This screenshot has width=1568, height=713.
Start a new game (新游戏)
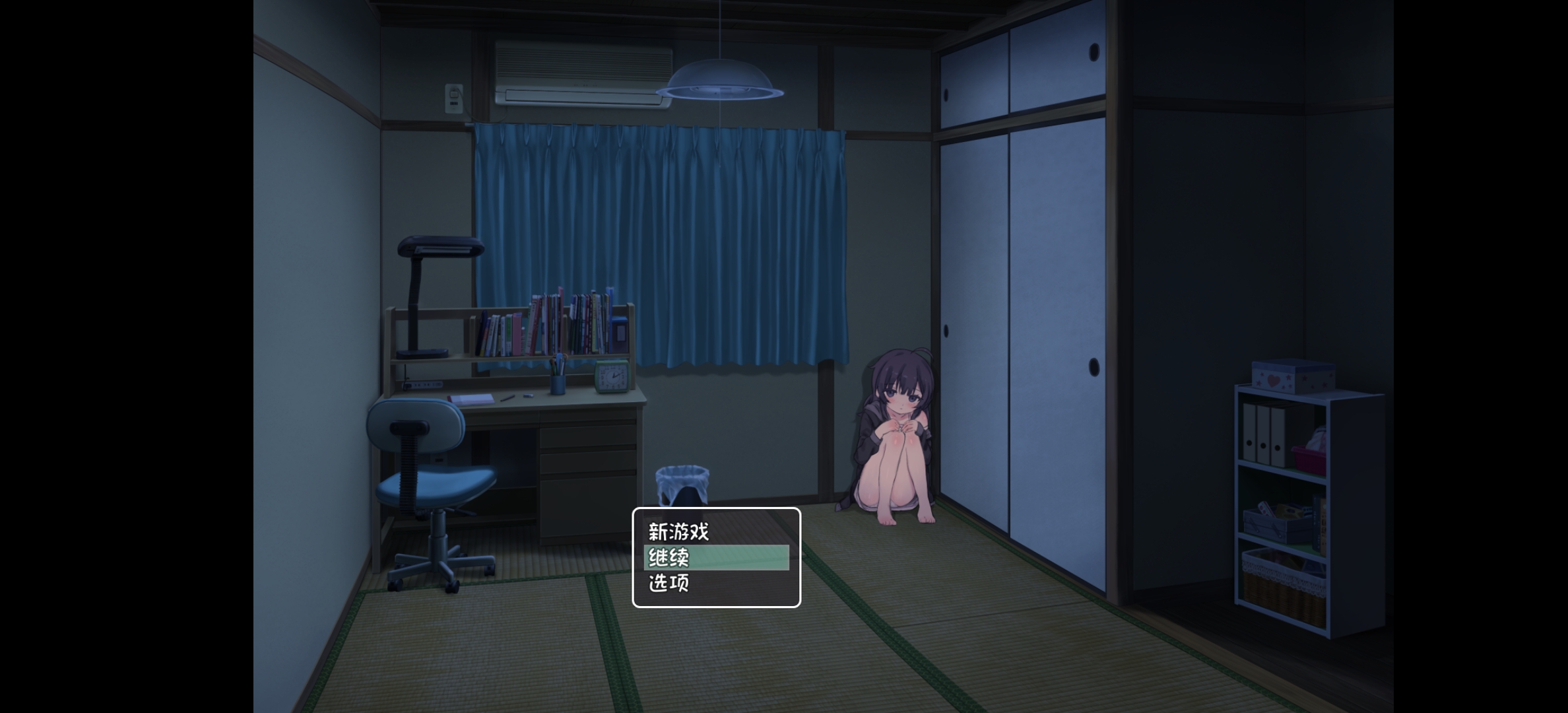point(678,531)
